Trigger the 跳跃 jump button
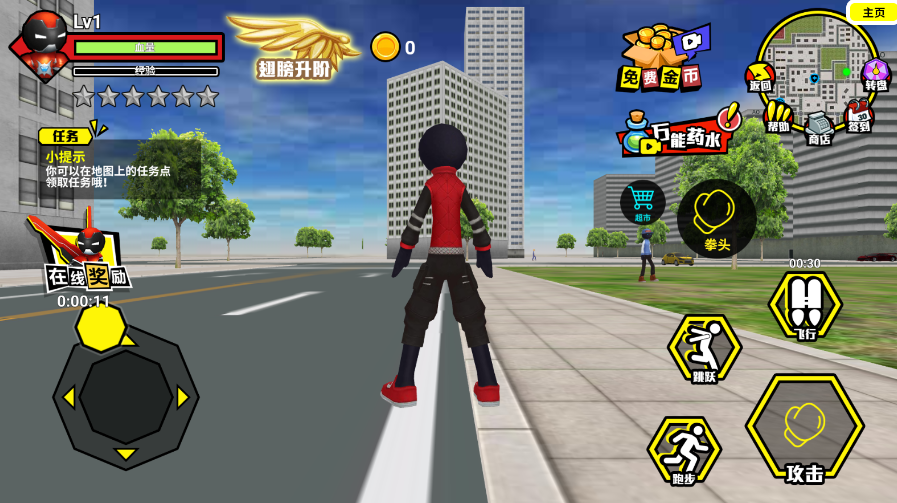Image resolution: width=897 pixels, height=503 pixels. 704,349
